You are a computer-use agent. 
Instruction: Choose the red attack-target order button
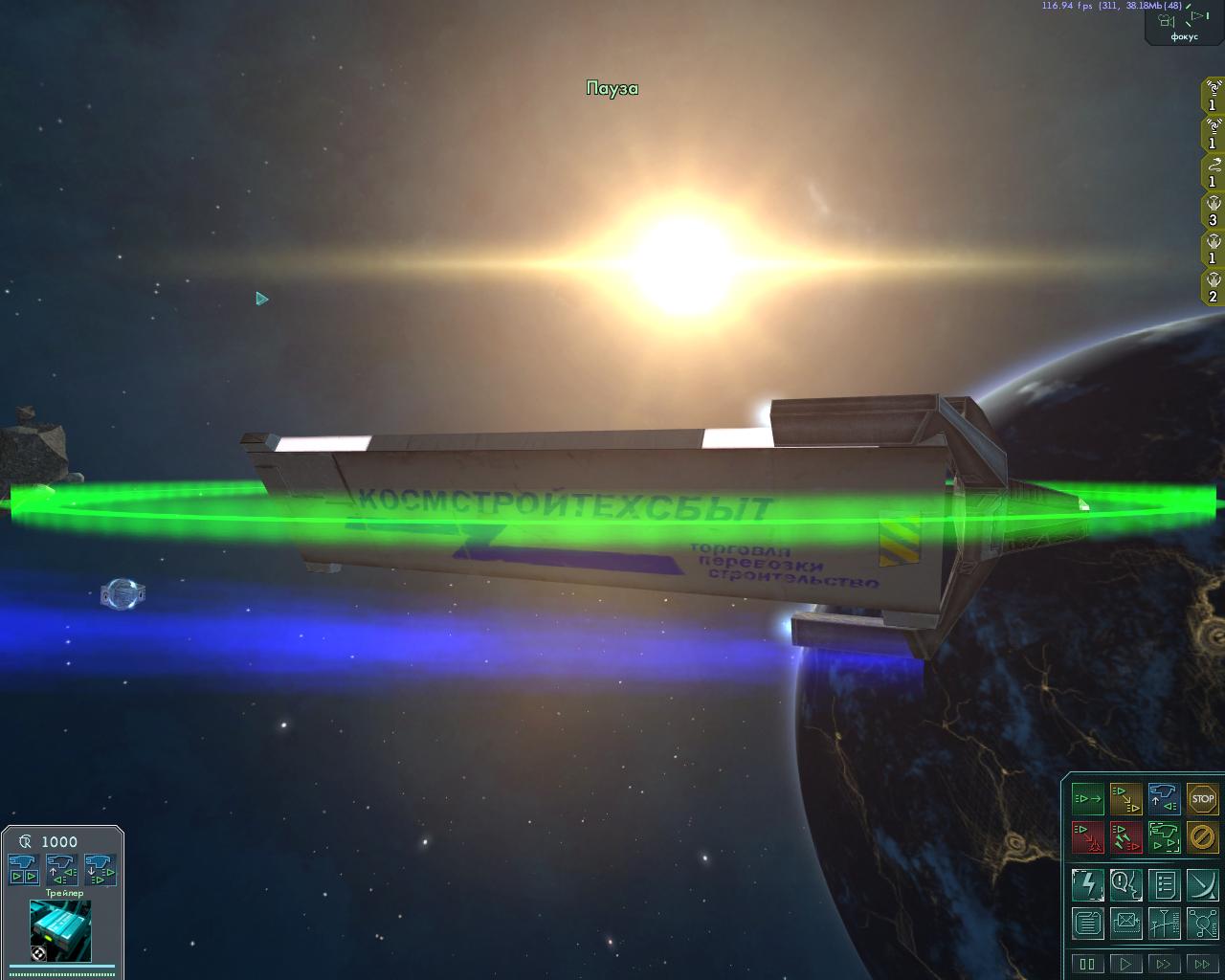1087,837
